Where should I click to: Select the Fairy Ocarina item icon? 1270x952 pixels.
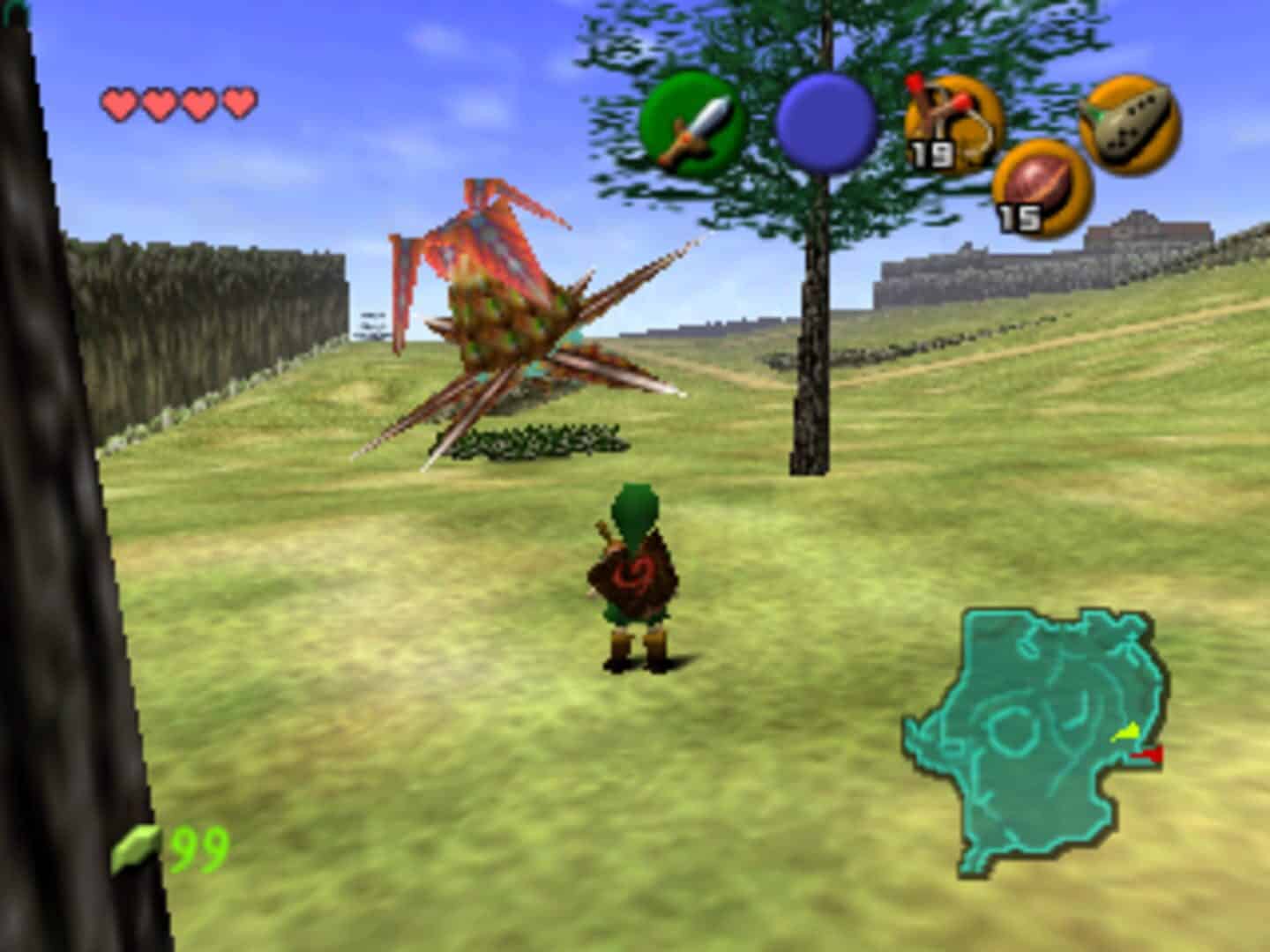coord(1132,126)
